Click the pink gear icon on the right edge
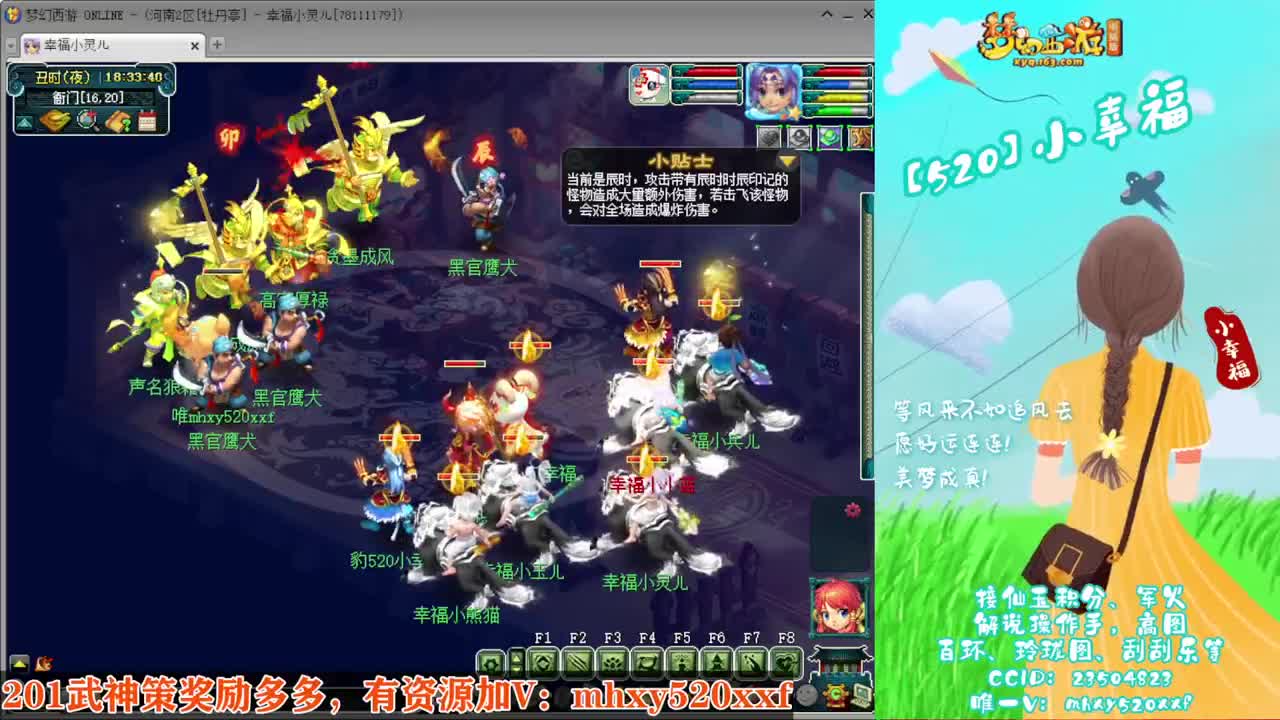The height and width of the screenshot is (720, 1280). [850, 510]
